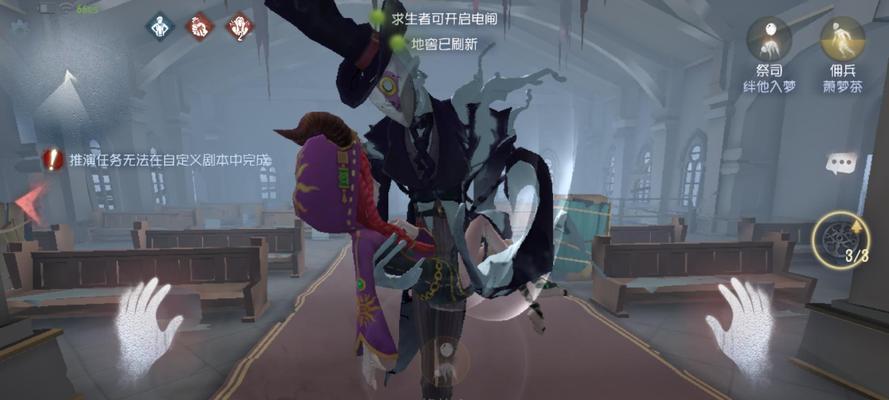Tap the red icon at the right end of the top trait row
Viewport: 889px width, 400px height.
[240, 26]
